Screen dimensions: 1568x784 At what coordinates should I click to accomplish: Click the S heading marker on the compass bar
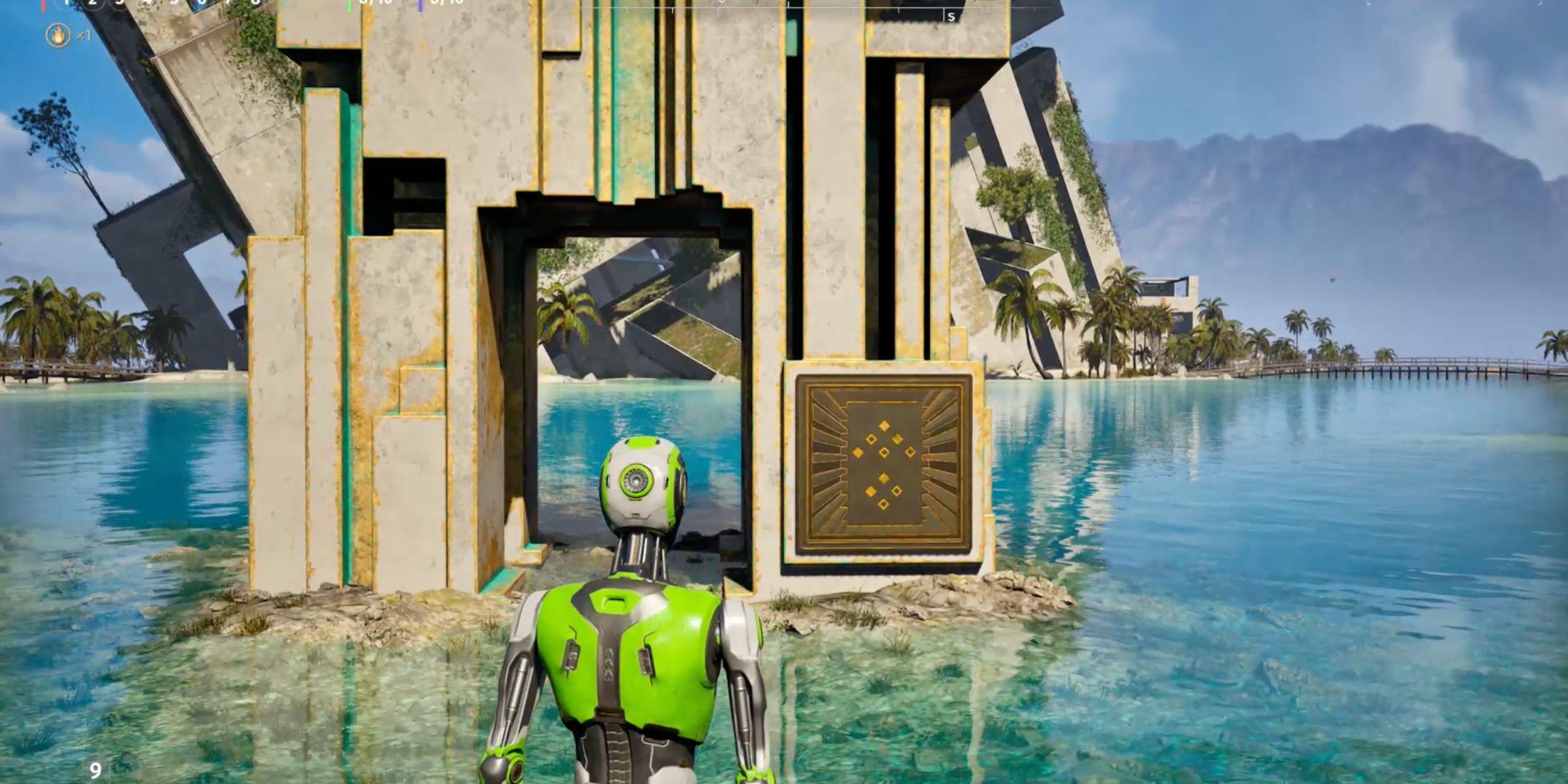tap(951, 16)
